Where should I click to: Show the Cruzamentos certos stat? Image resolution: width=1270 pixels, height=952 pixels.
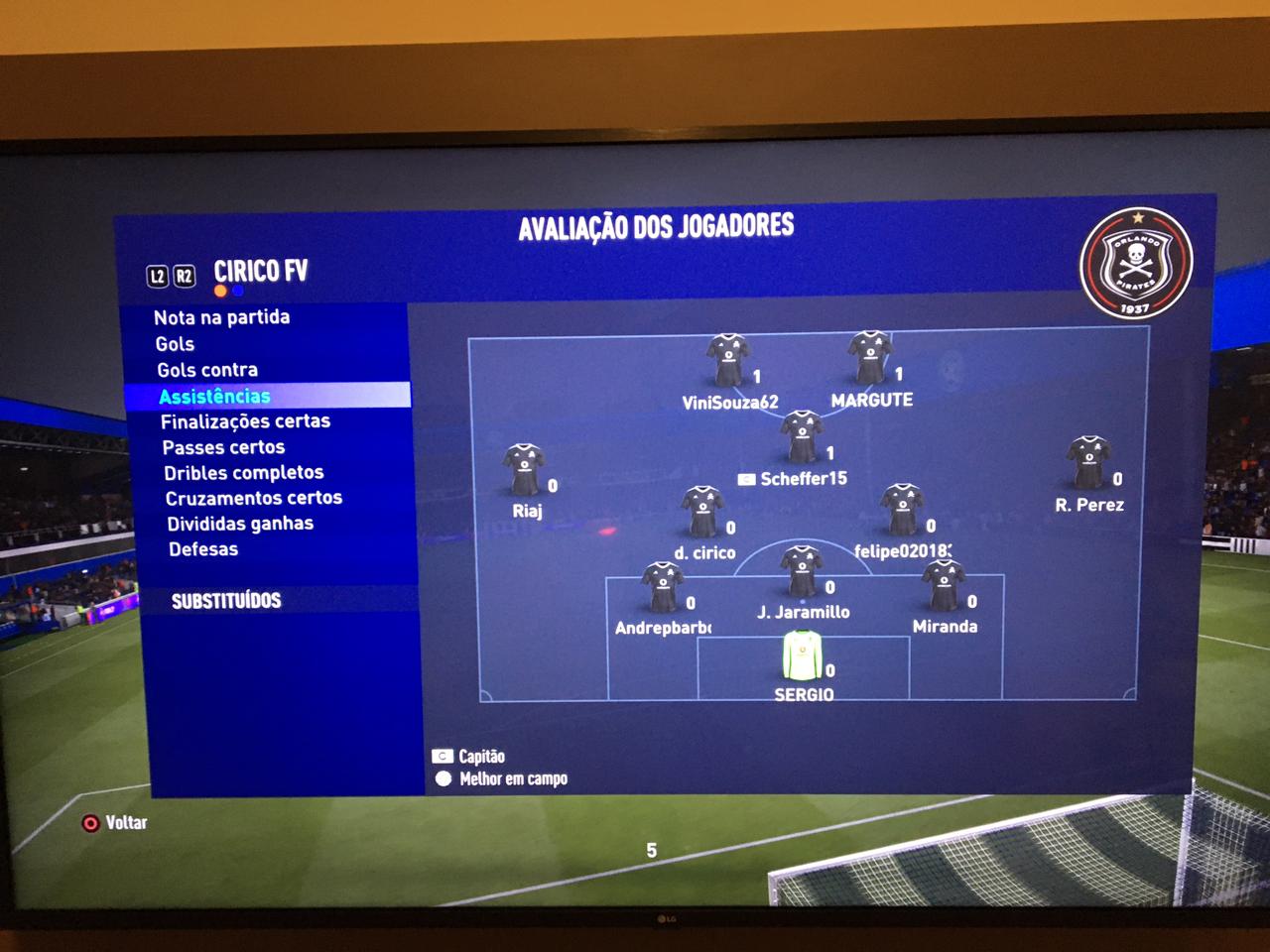tap(253, 498)
